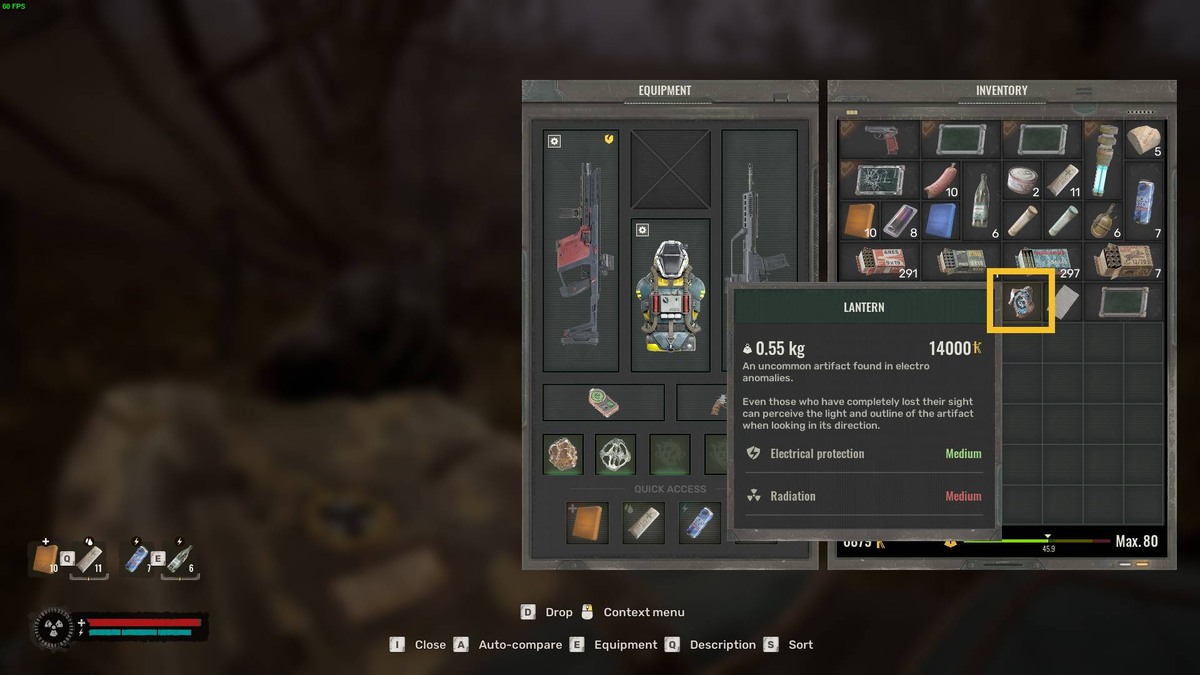
Task: Pick the pistol in the inventory grid
Action: [x=879, y=139]
